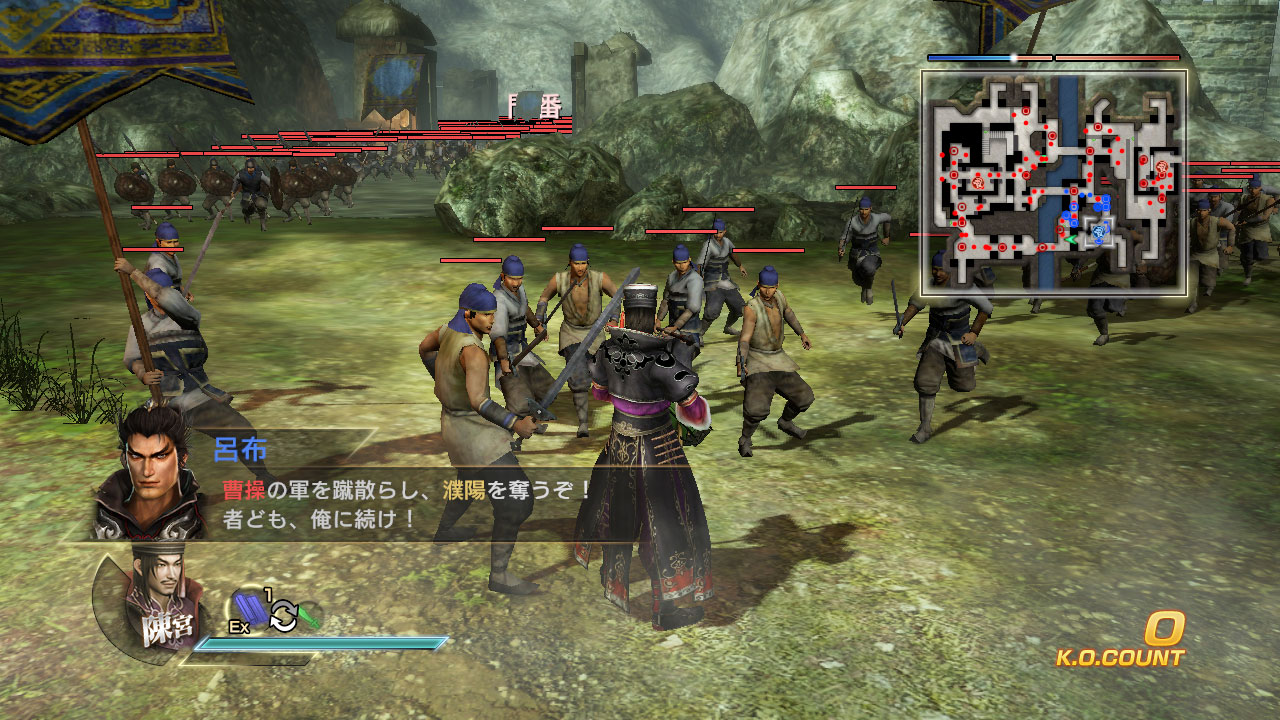
Task: Click the weapon switch arrows icon
Action: coord(283,615)
